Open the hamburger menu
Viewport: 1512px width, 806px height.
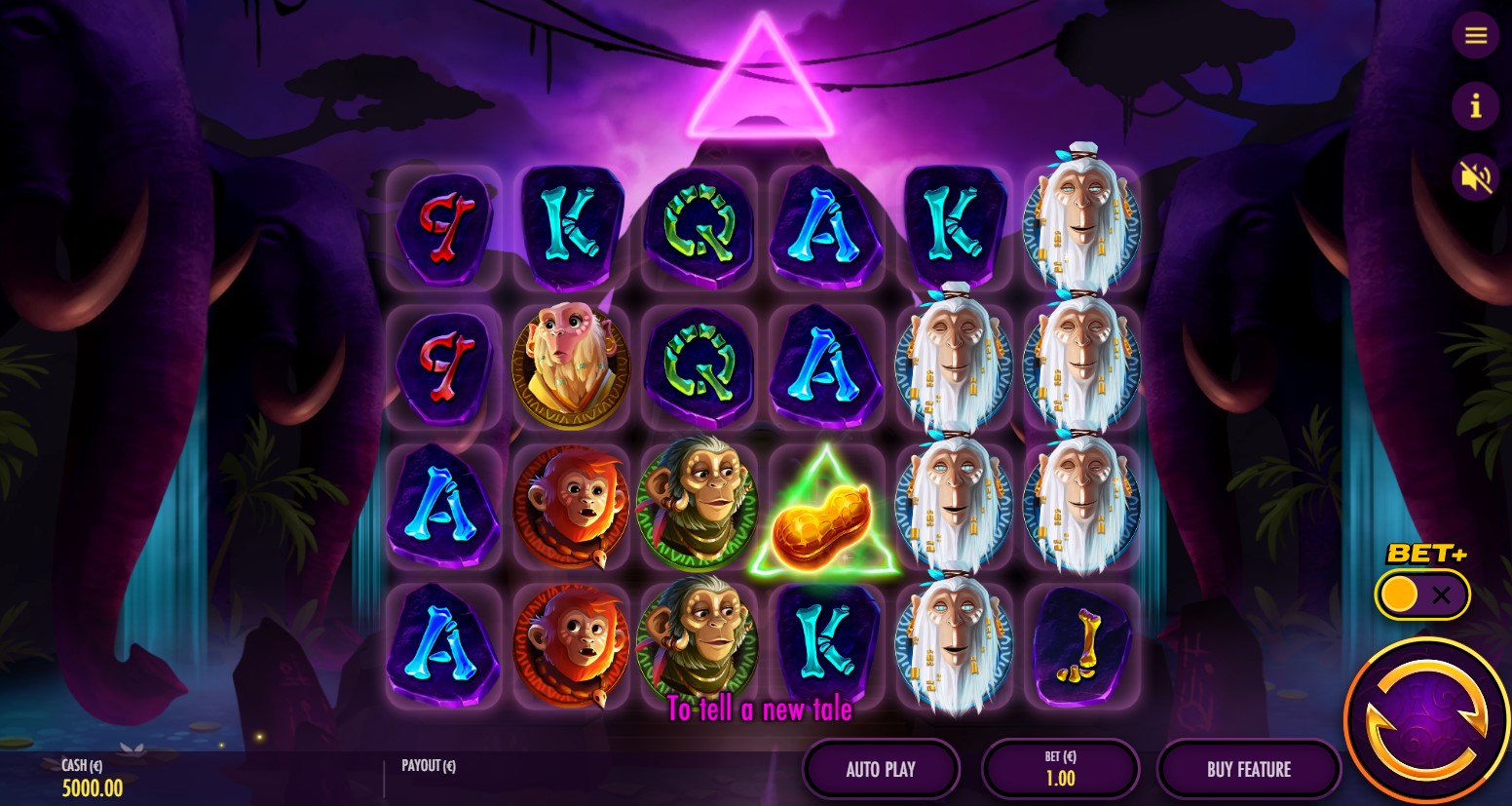(1475, 36)
